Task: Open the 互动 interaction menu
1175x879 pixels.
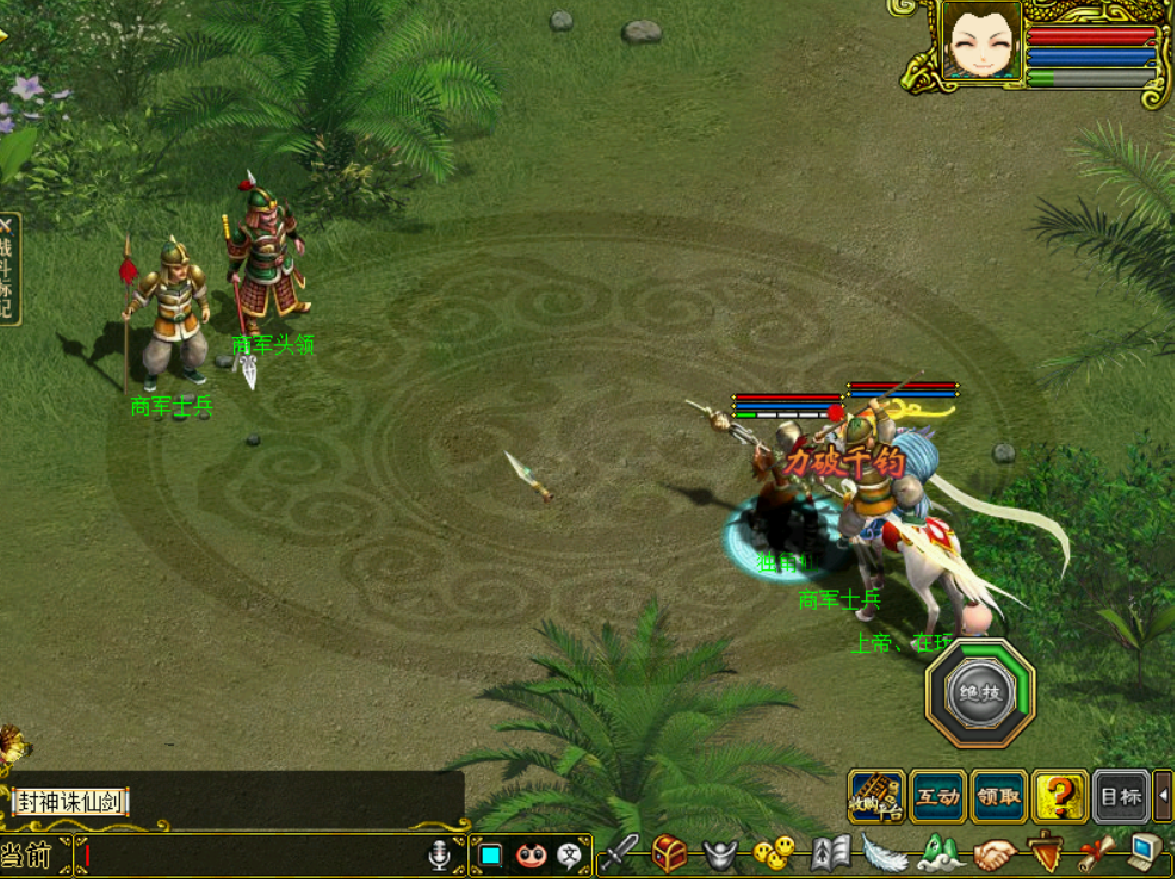Action: click(938, 797)
